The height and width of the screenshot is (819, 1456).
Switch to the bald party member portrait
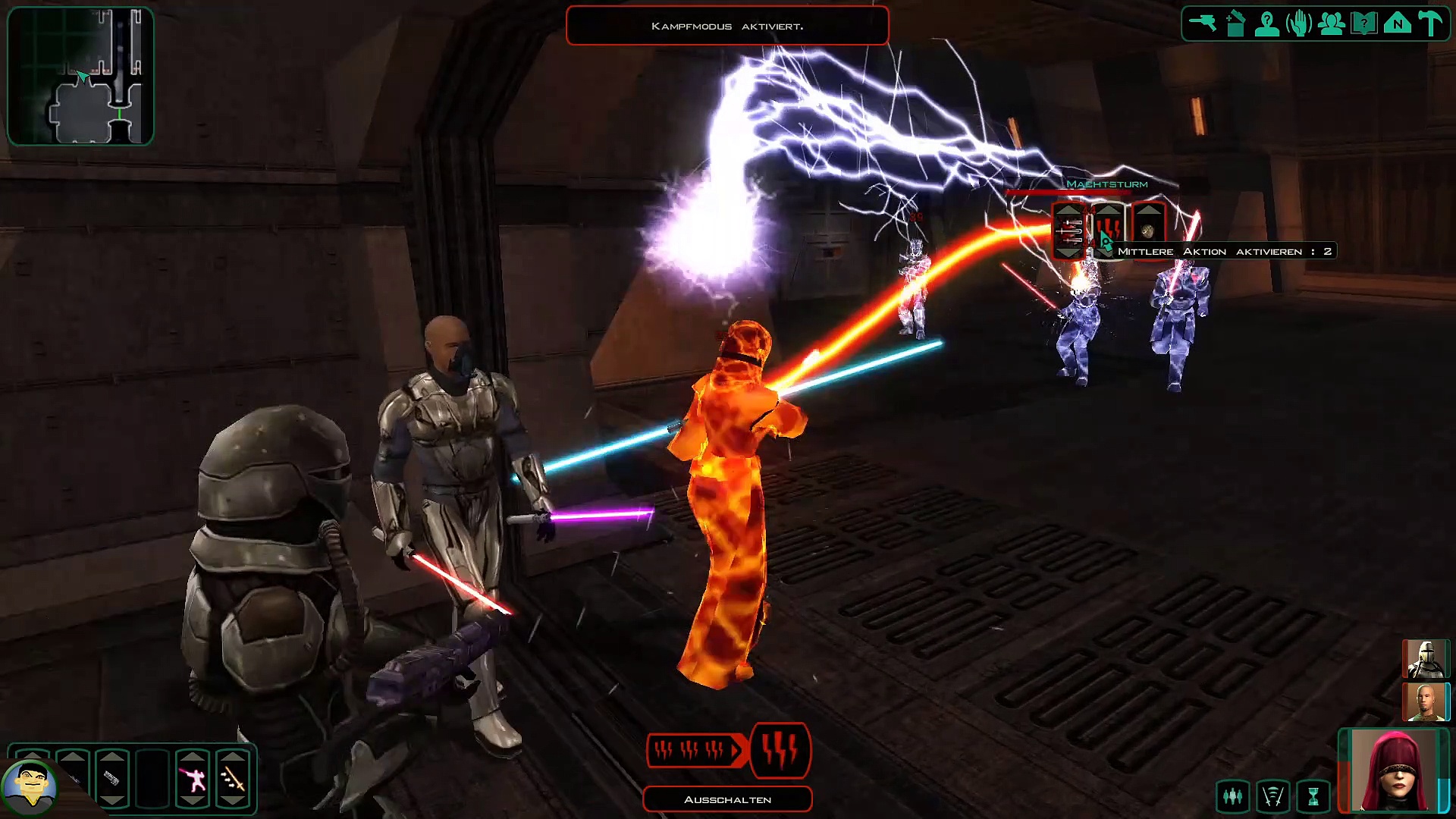[1426, 701]
